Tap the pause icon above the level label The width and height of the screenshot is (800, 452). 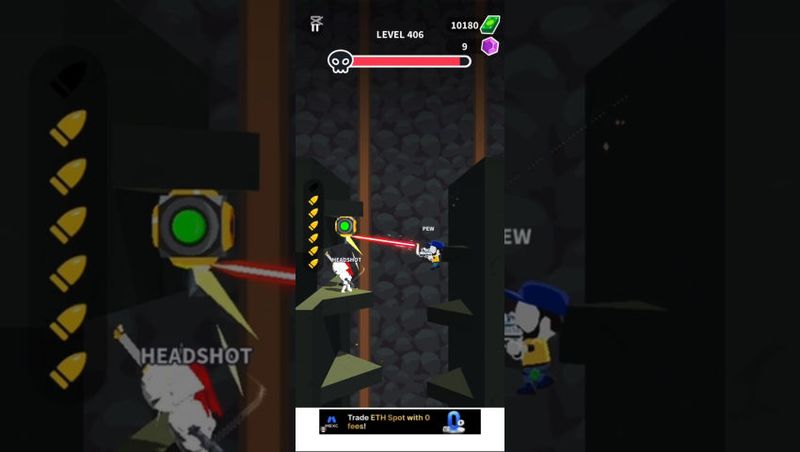click(316, 24)
